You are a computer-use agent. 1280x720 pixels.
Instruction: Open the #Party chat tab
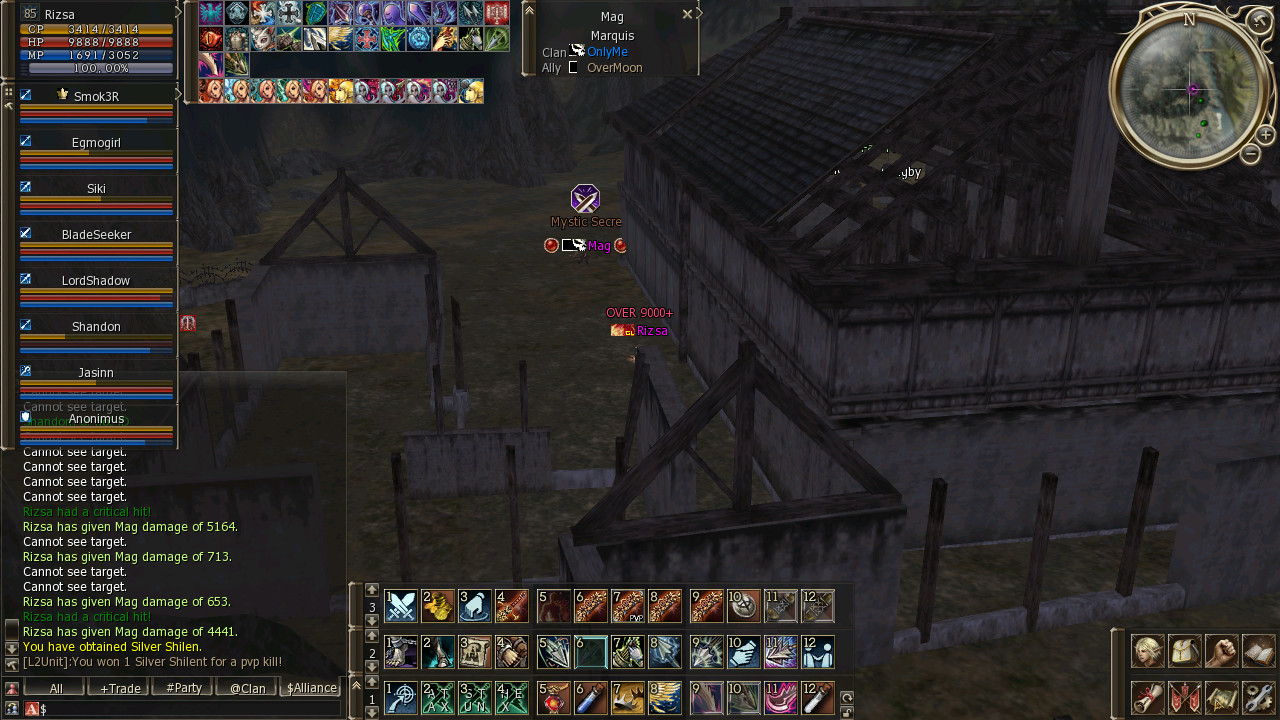[x=184, y=688]
